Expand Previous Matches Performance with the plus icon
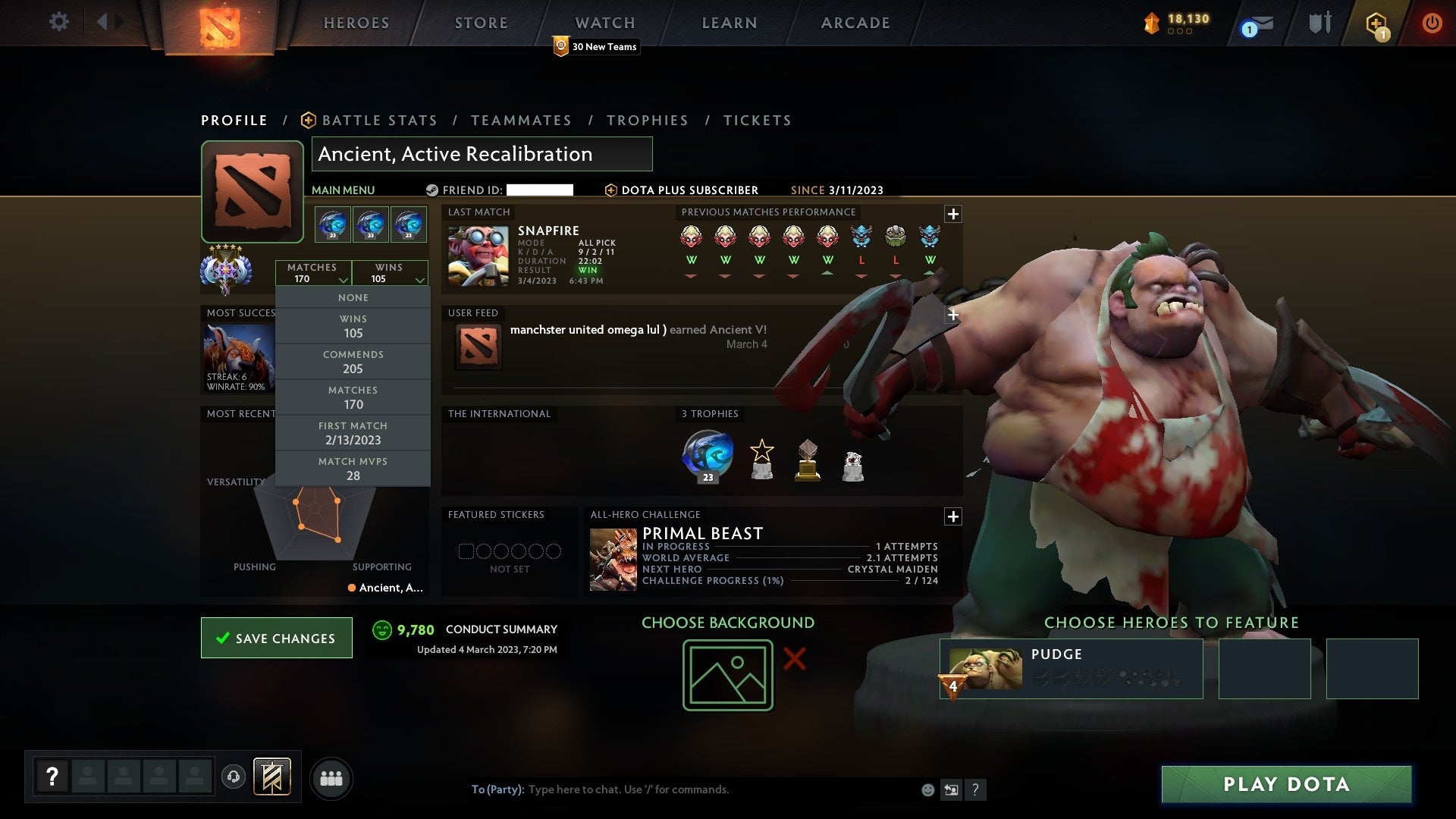Image resolution: width=1456 pixels, height=819 pixels. (953, 215)
